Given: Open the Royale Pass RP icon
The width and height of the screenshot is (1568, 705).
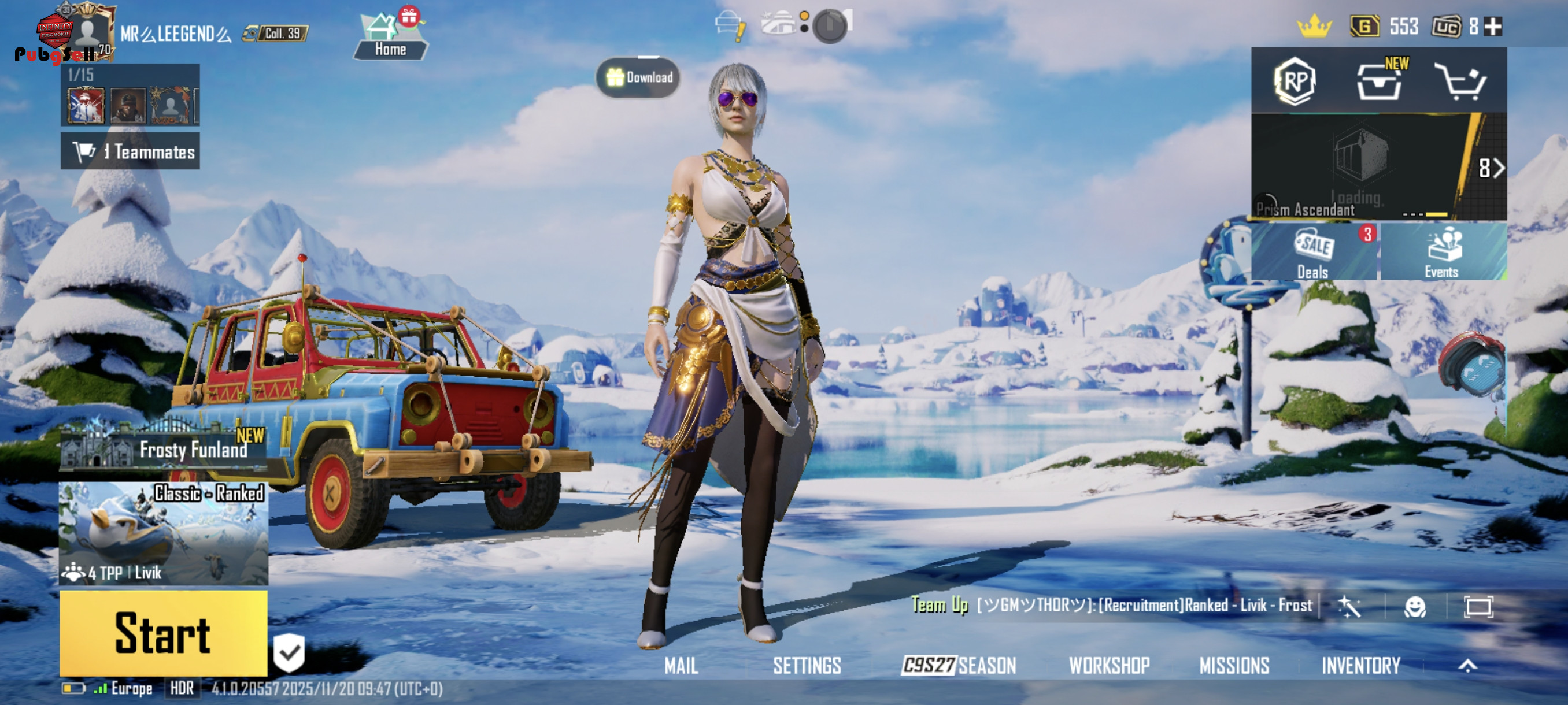Looking at the screenshot, I should (x=1295, y=81).
